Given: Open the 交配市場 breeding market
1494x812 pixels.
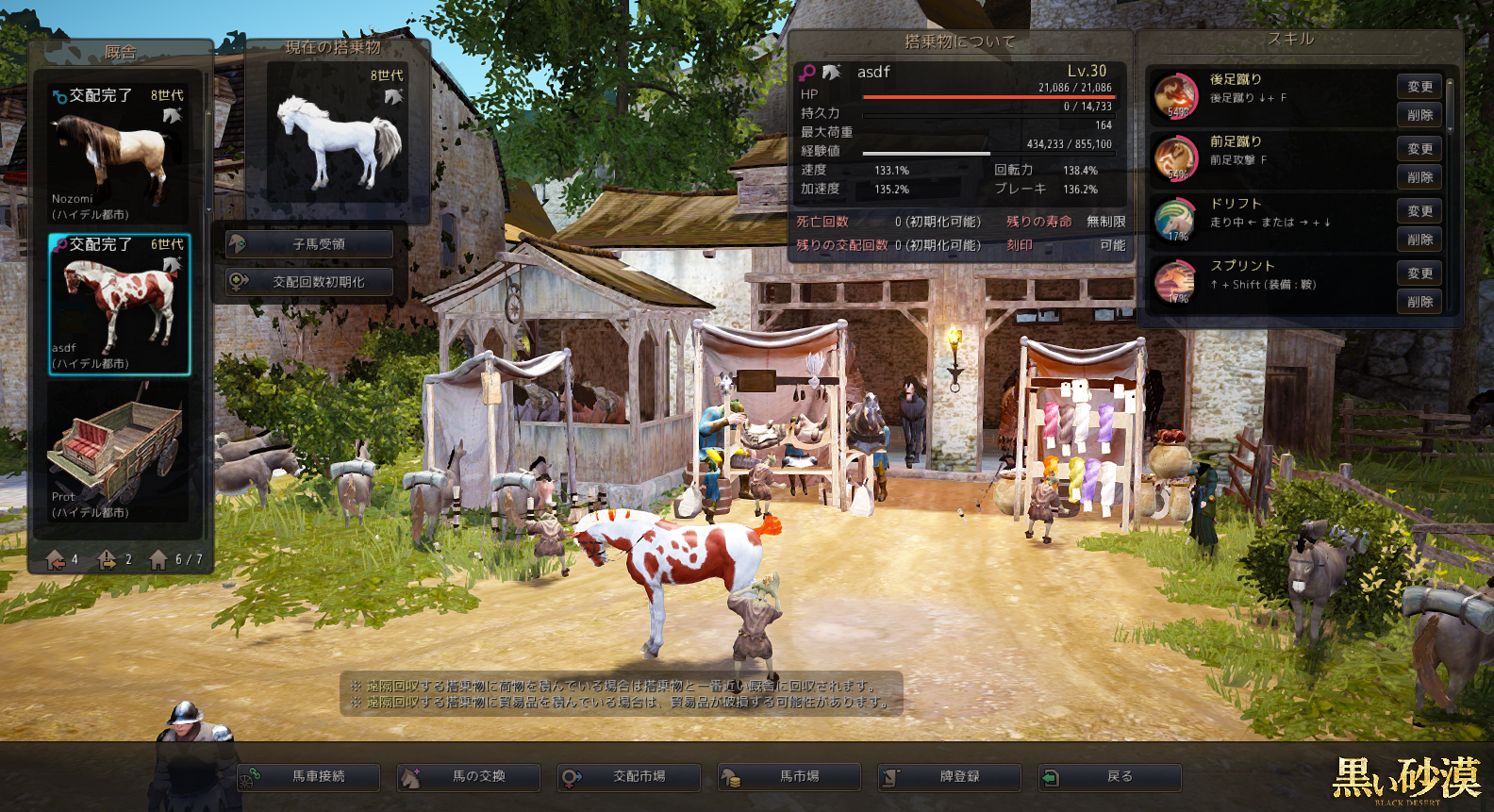Looking at the screenshot, I should point(629,777).
